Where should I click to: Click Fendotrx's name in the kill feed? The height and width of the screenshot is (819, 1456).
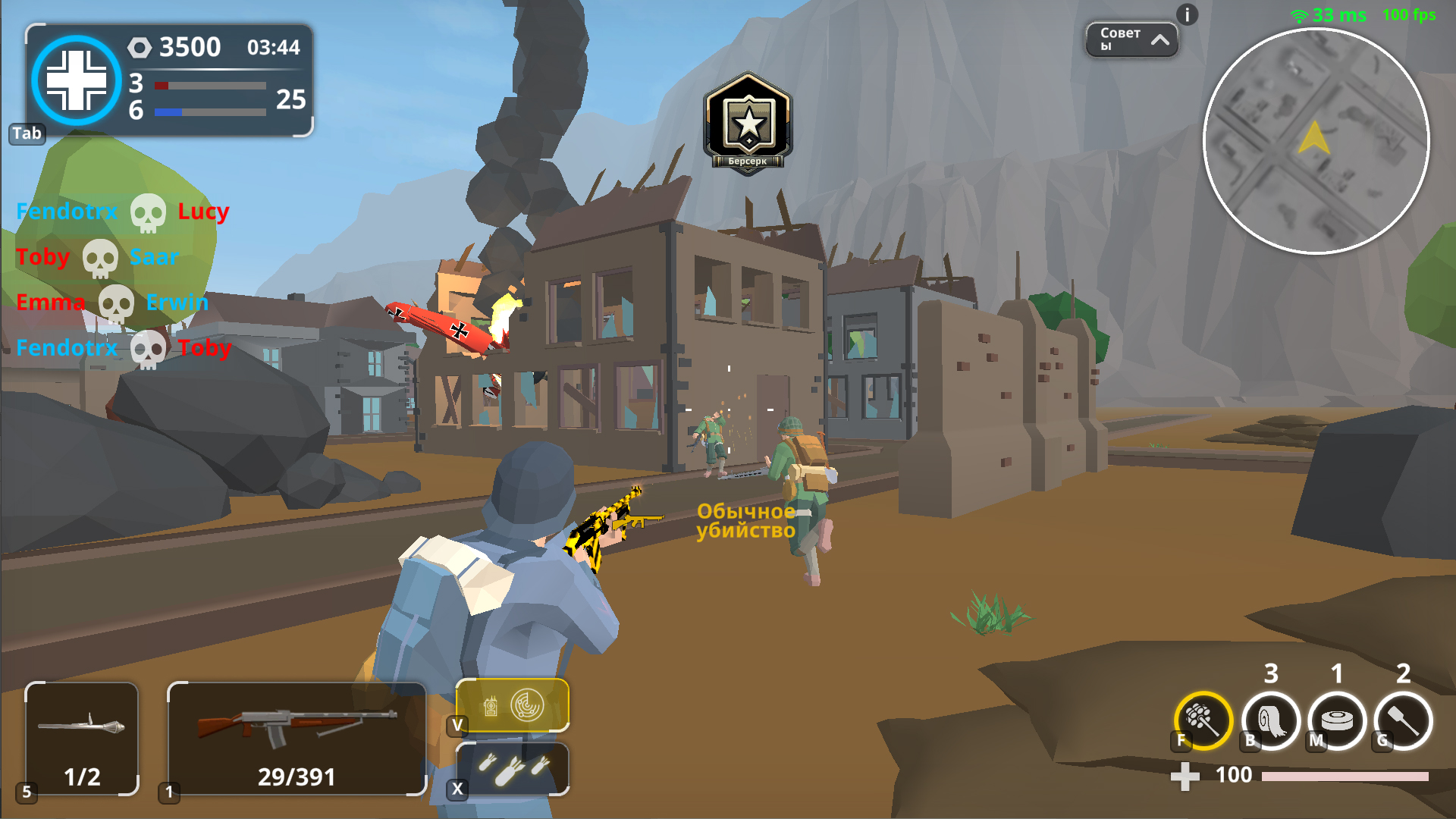(67, 212)
